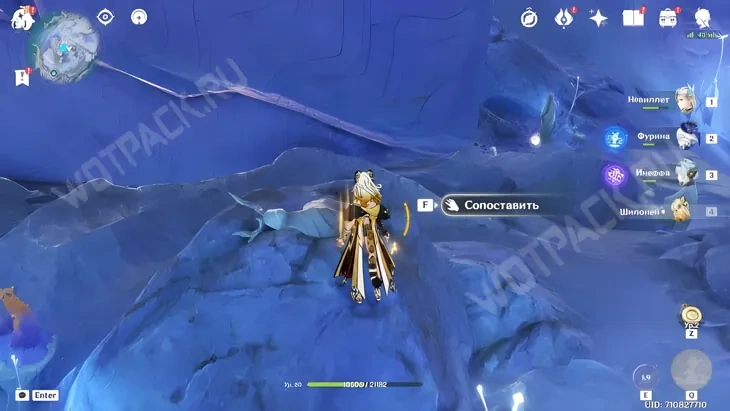This screenshot has width=730, height=411.
Task: Open the events flame icon
Action: (x=565, y=18)
